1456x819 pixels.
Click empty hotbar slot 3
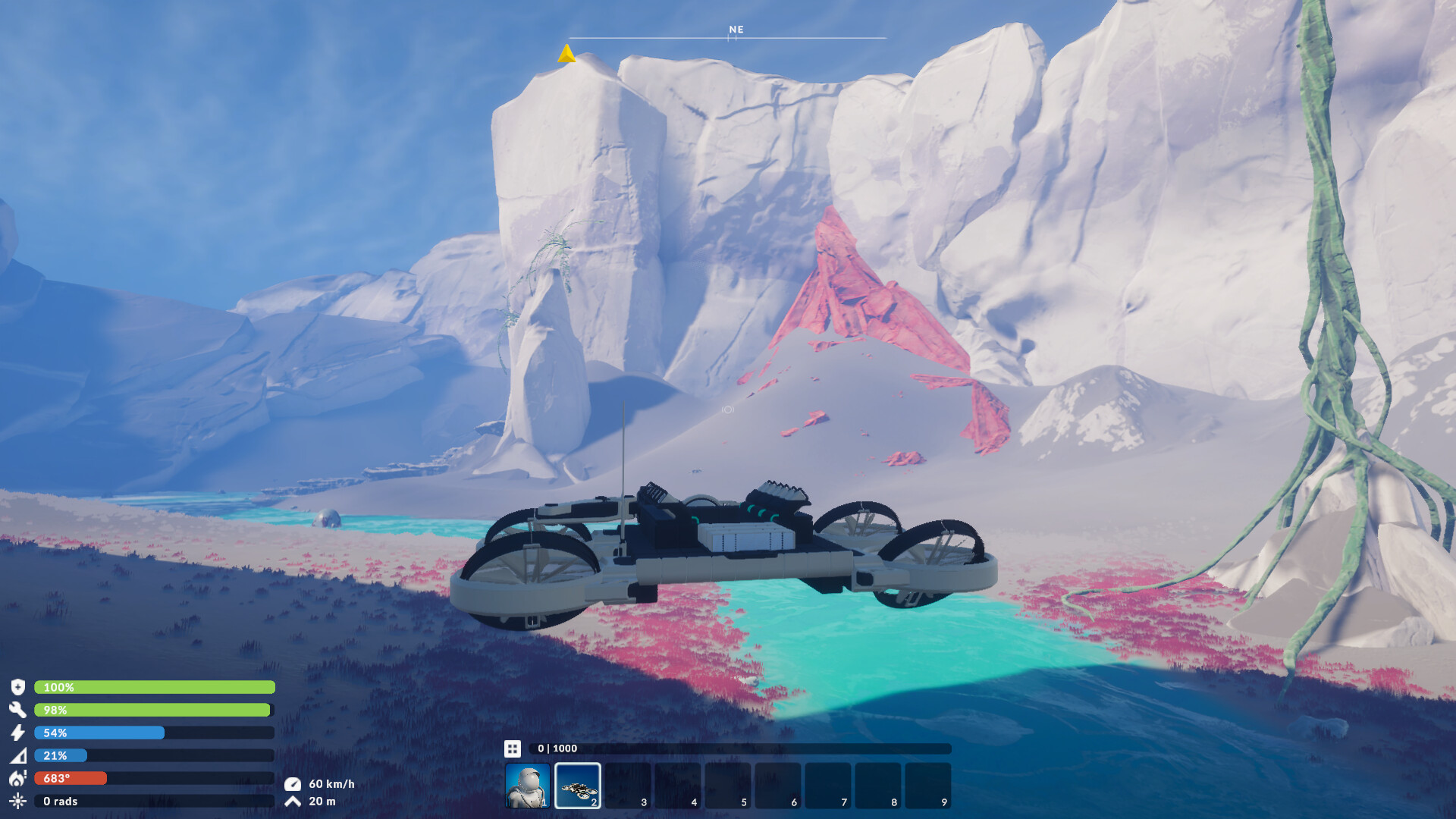[x=628, y=785]
